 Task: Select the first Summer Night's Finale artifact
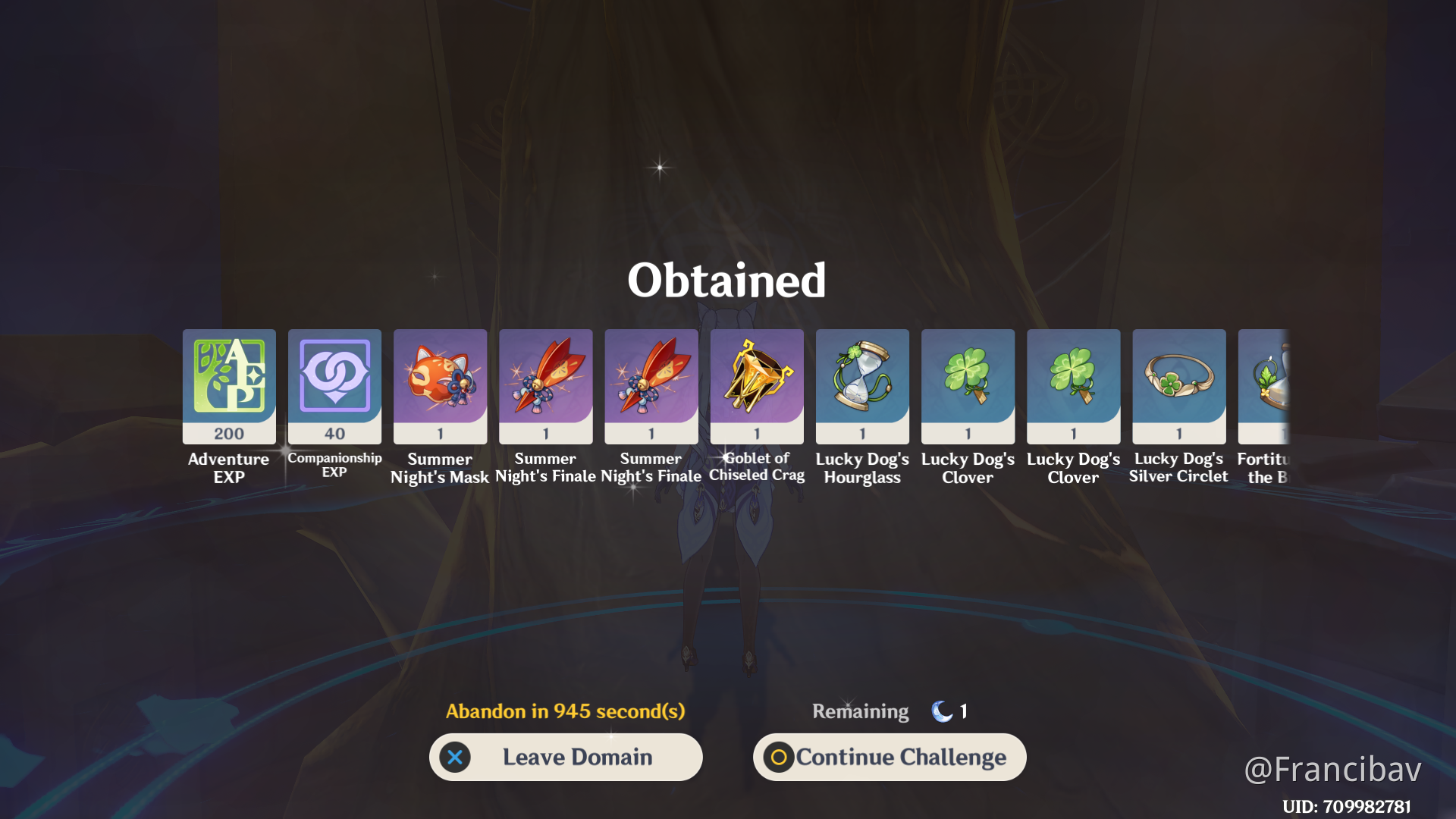pyautogui.click(x=545, y=387)
